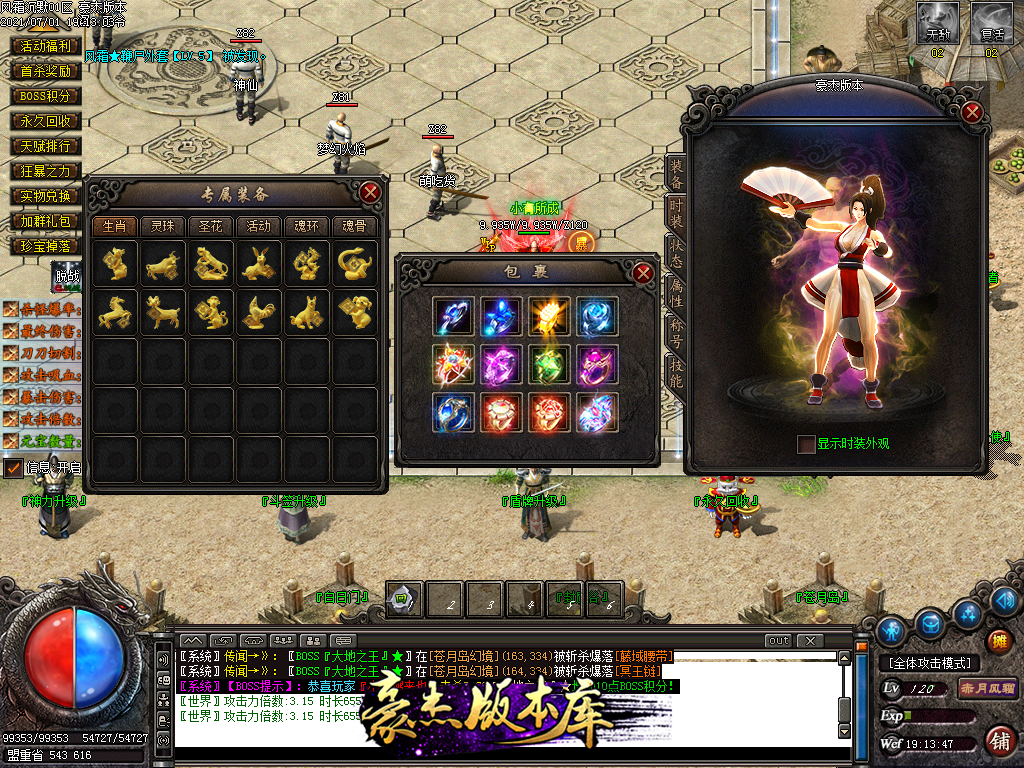
Task: Open the red 铺 shop button
Action: click(997, 741)
